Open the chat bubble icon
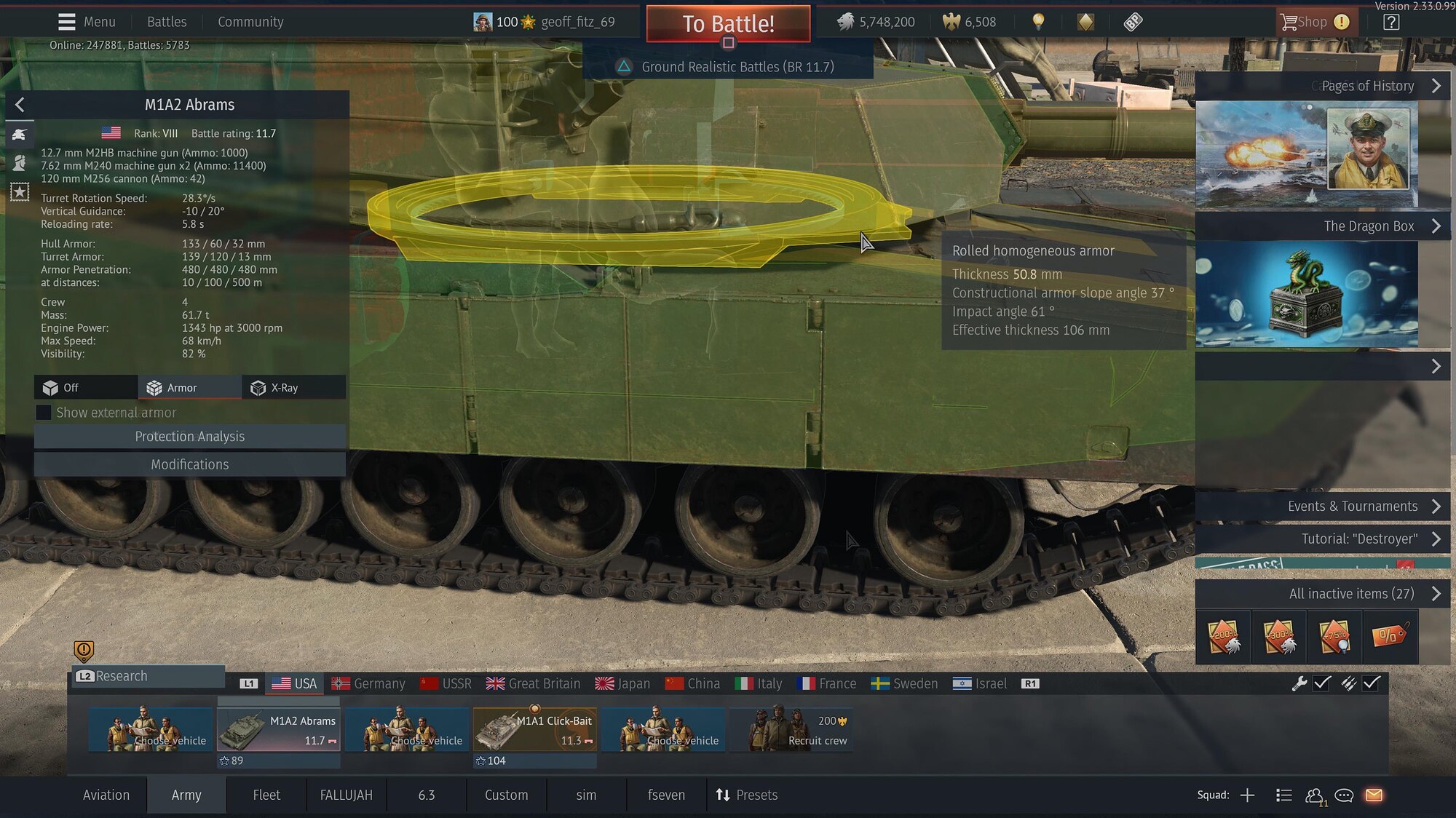Image resolution: width=1456 pixels, height=818 pixels. (1344, 795)
